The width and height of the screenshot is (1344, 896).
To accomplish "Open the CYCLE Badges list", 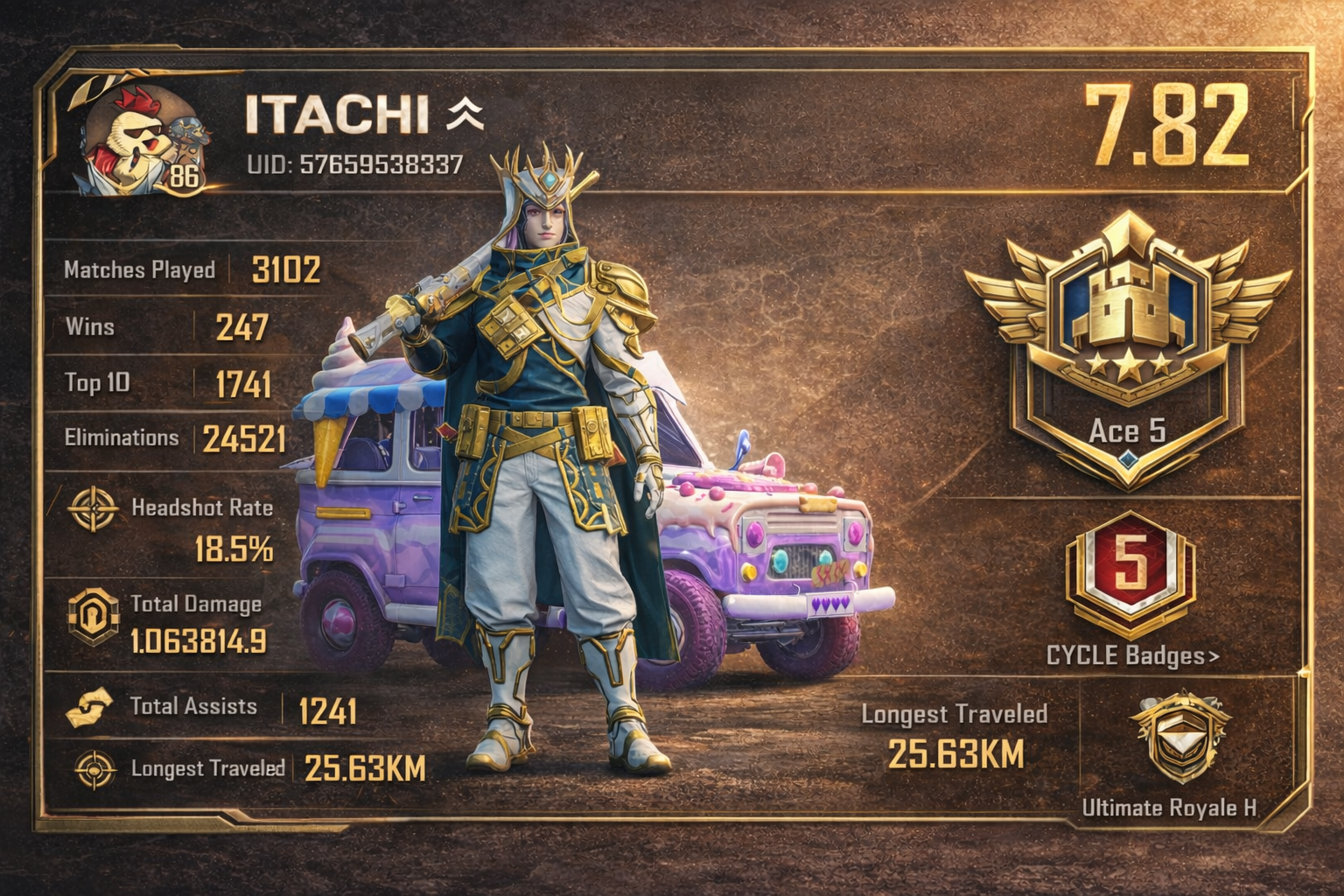I will pyautogui.click(x=1132, y=656).
